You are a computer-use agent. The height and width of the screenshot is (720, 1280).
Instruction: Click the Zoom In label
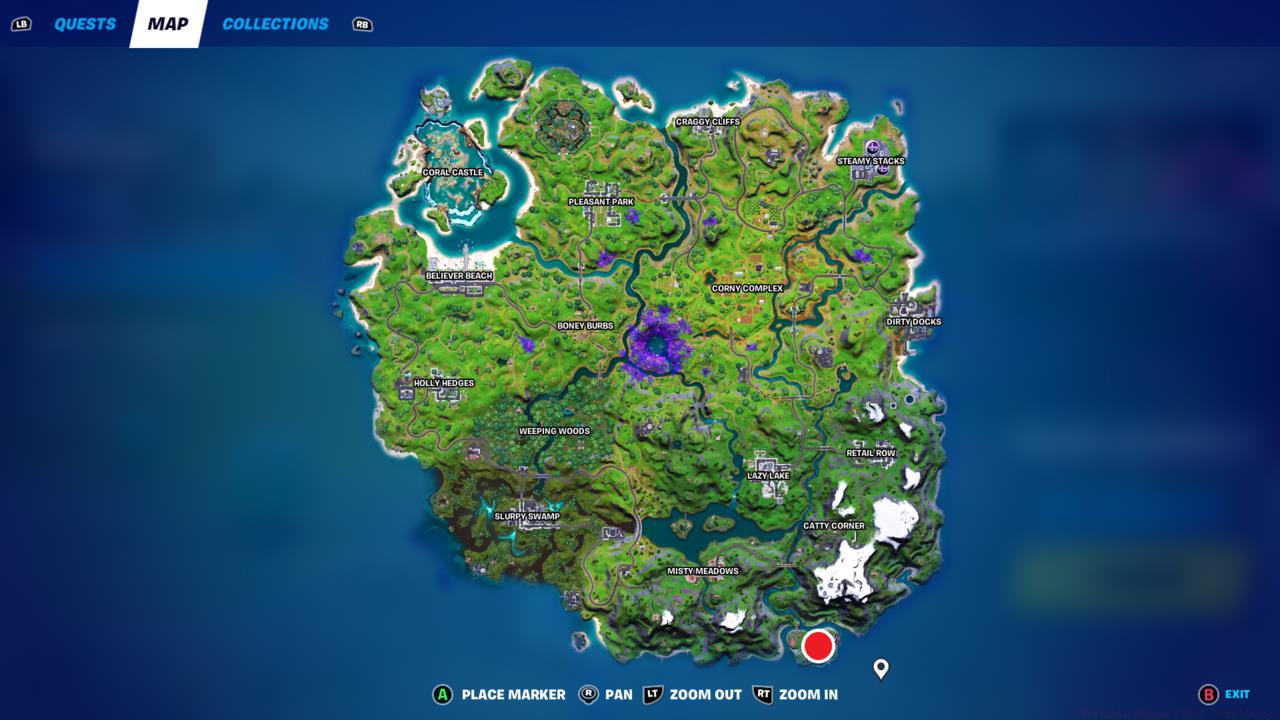[808, 694]
